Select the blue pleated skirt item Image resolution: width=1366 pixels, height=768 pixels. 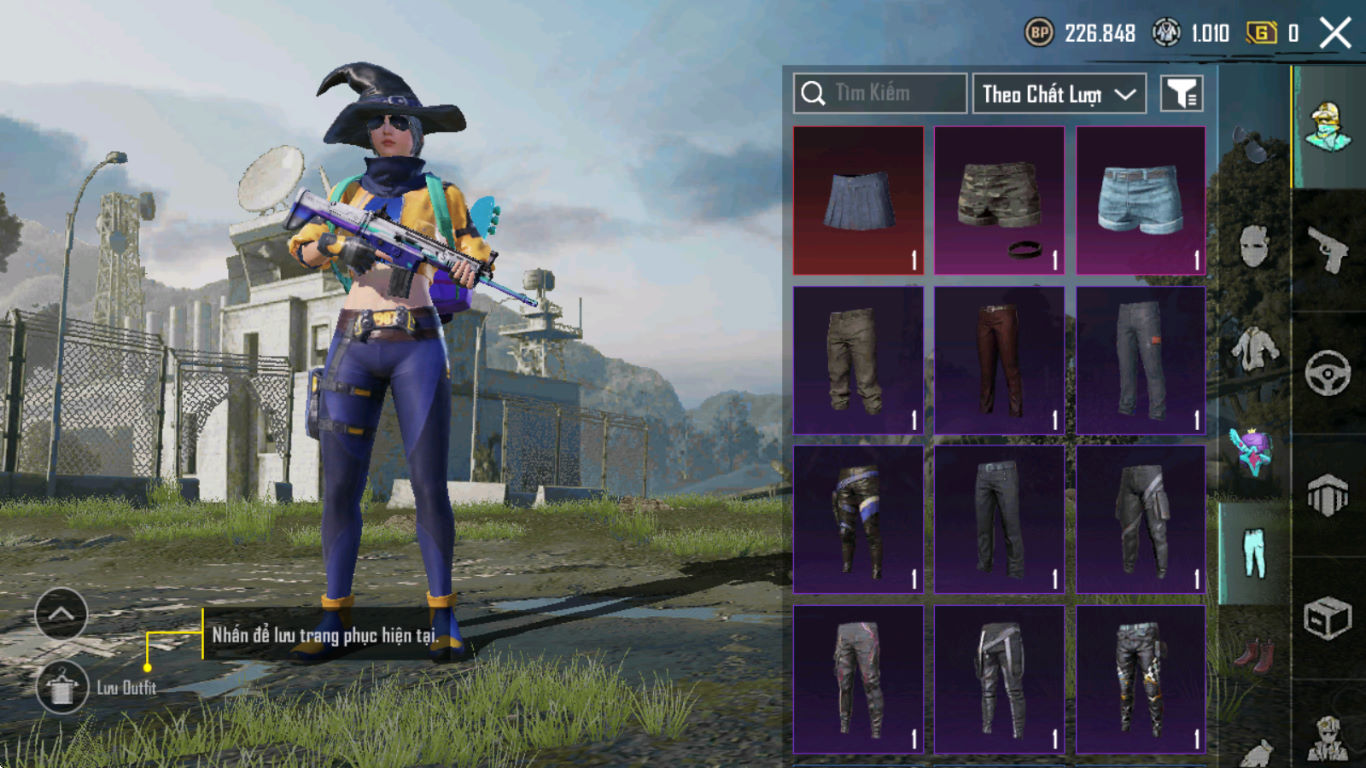tap(858, 200)
